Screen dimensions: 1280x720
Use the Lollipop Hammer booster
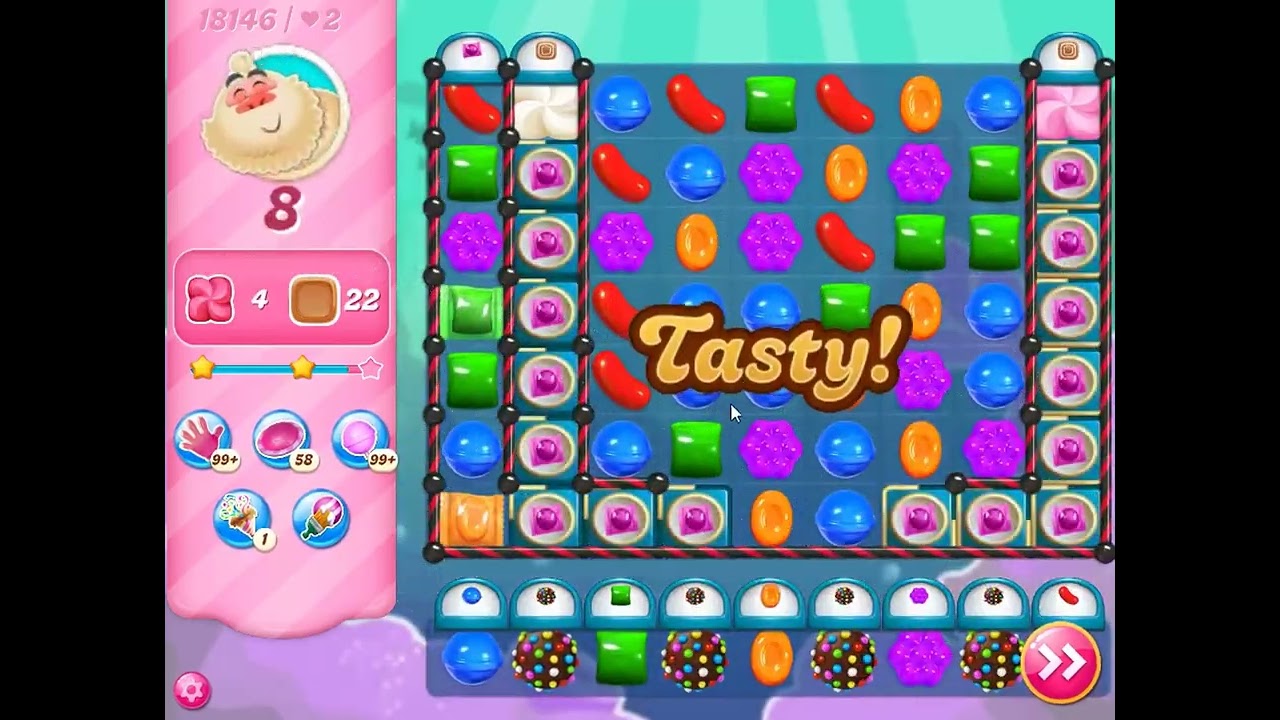(x=356, y=440)
